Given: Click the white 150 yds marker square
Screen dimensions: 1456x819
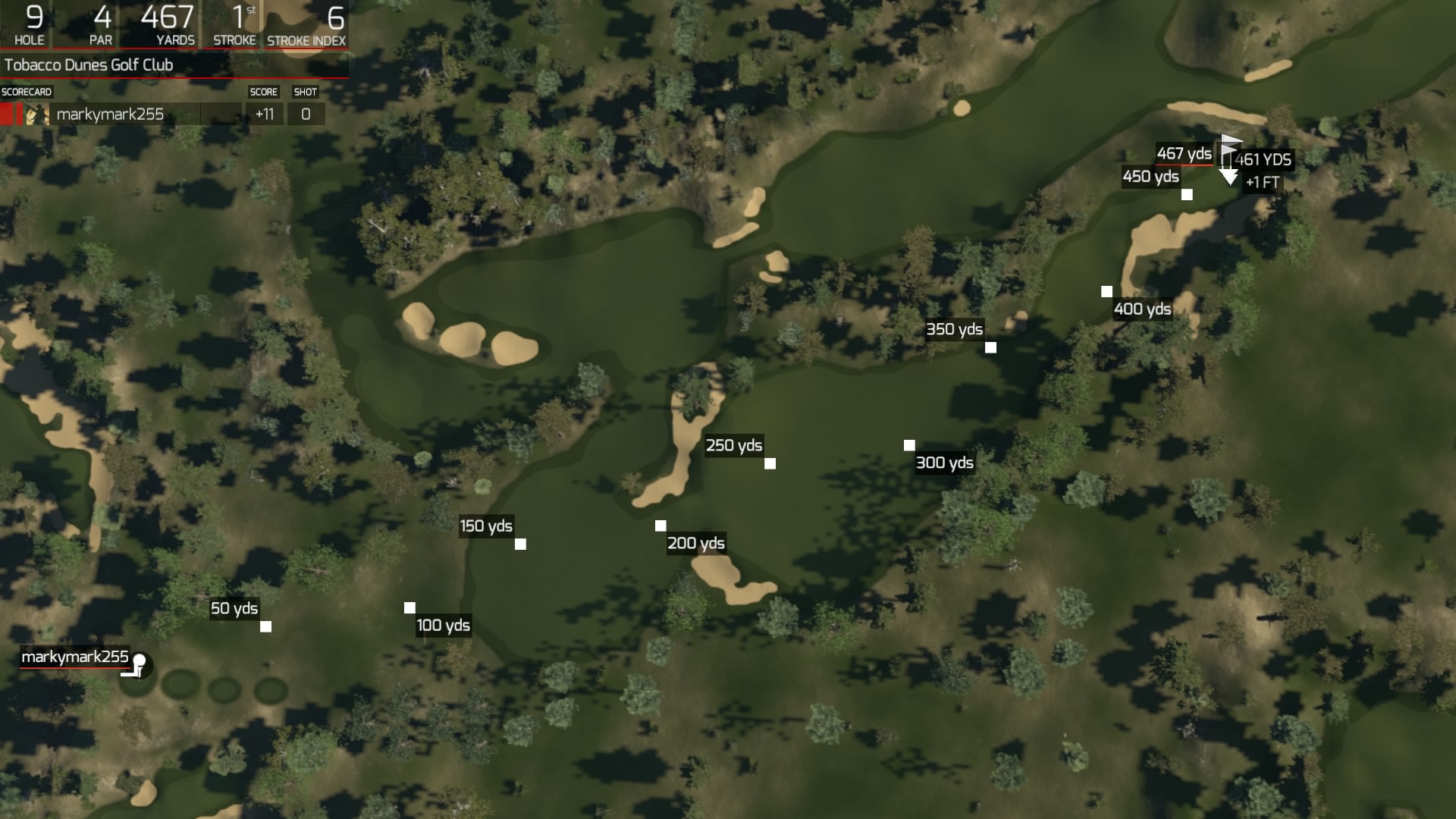Looking at the screenshot, I should pyautogui.click(x=520, y=543).
